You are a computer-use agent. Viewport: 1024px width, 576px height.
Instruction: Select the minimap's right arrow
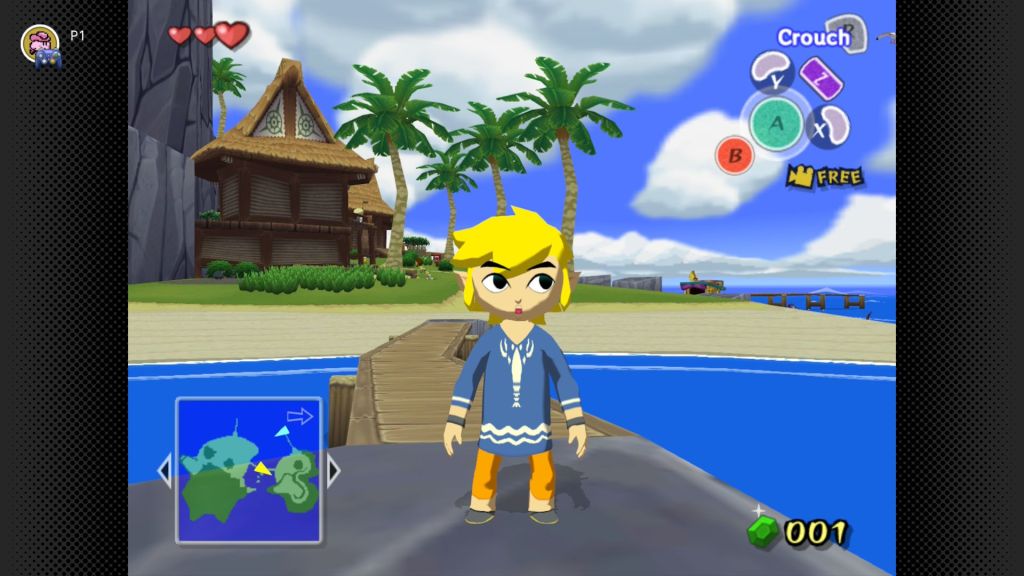(334, 470)
